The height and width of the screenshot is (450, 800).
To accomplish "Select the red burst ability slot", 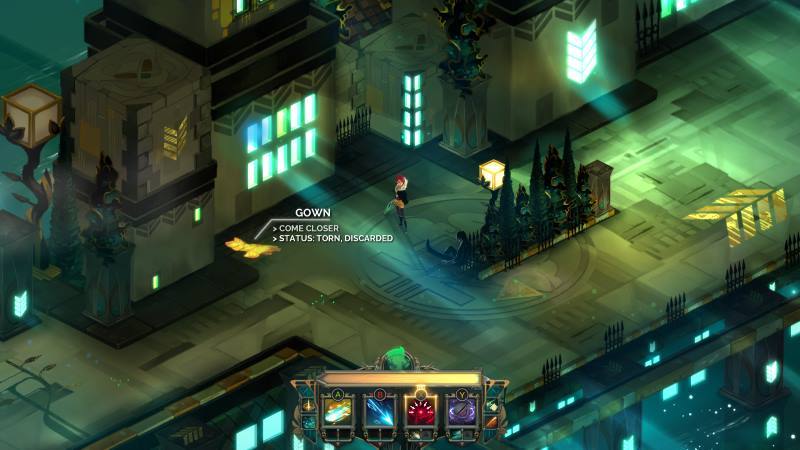I will [x=420, y=411].
